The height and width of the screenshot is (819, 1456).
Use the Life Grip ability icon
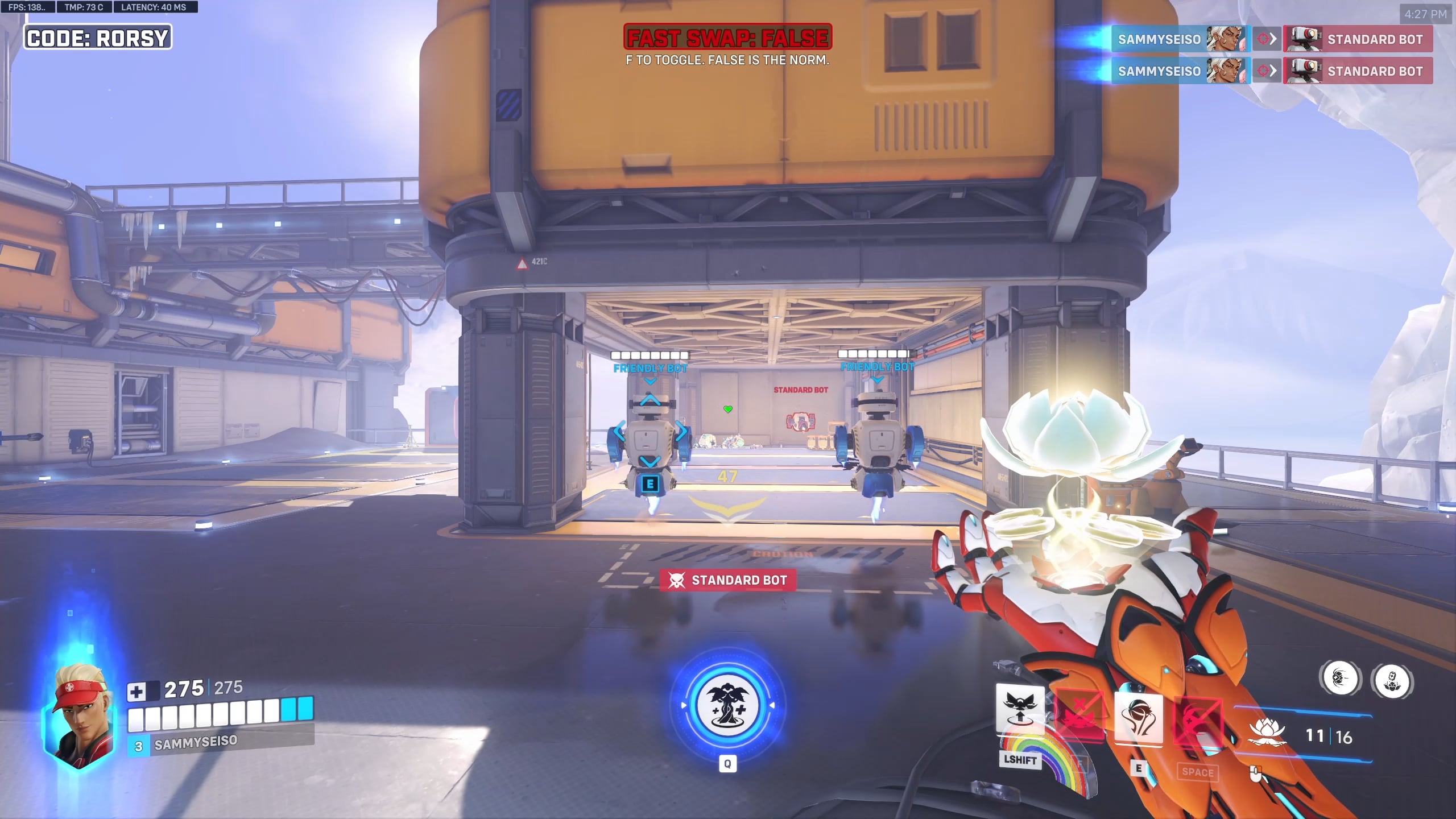(x=1139, y=718)
